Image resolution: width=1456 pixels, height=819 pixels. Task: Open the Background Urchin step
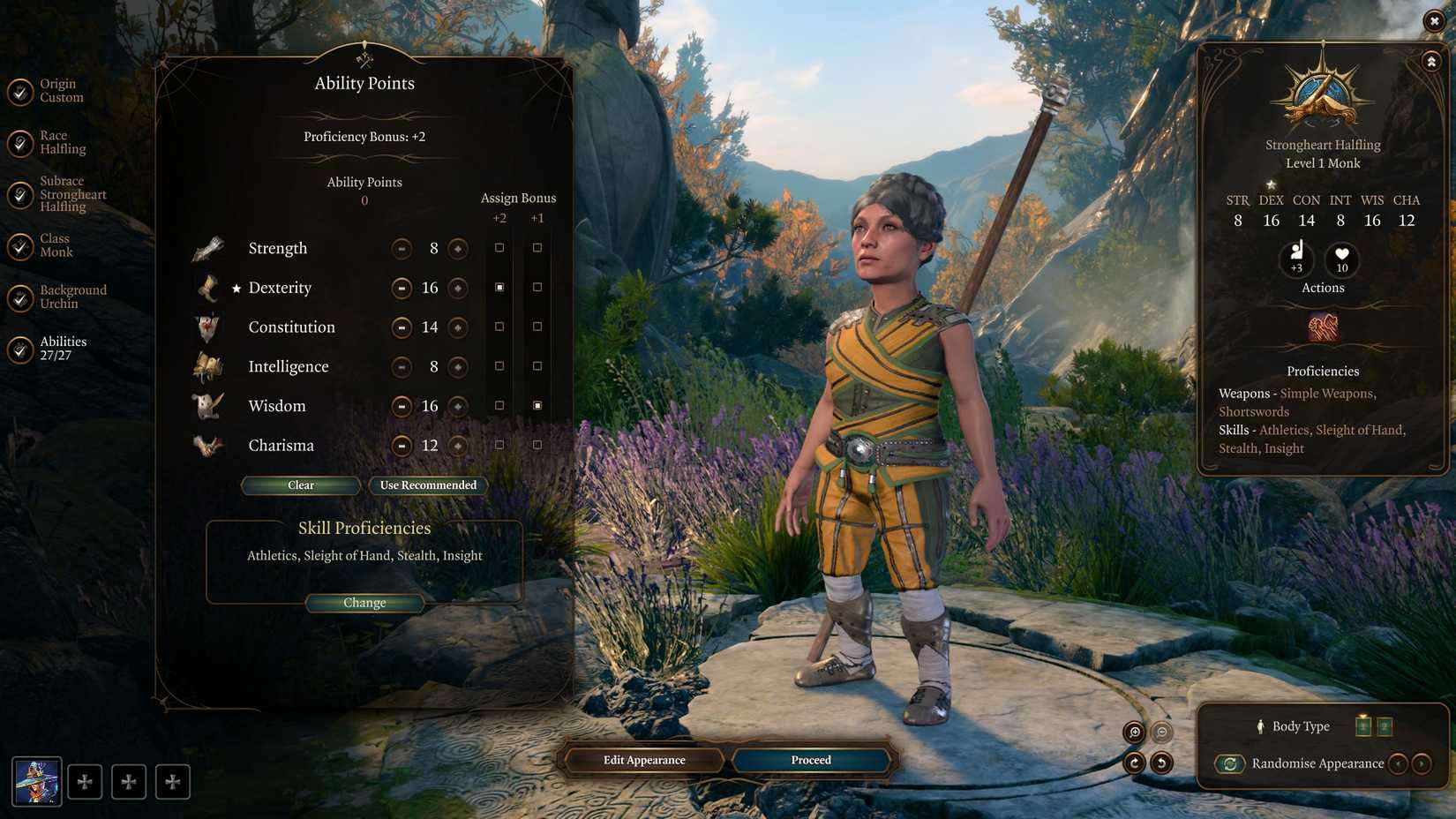click(x=19, y=299)
